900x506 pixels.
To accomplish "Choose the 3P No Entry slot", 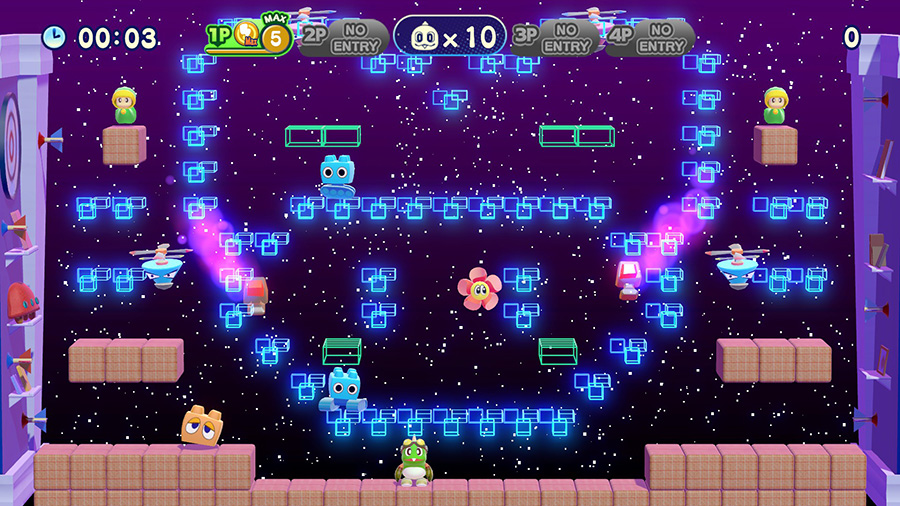I will coord(555,38).
